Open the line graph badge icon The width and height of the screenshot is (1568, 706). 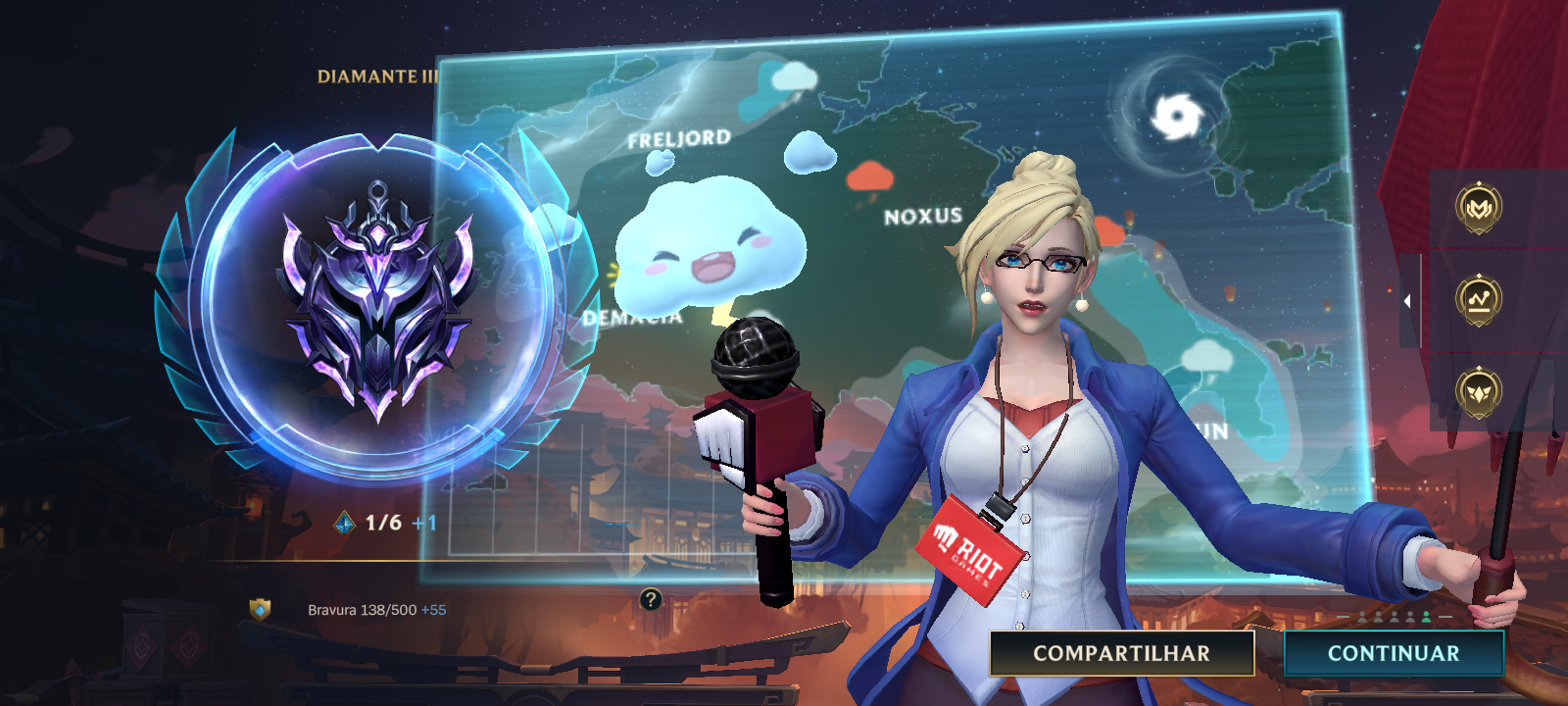click(x=1478, y=300)
